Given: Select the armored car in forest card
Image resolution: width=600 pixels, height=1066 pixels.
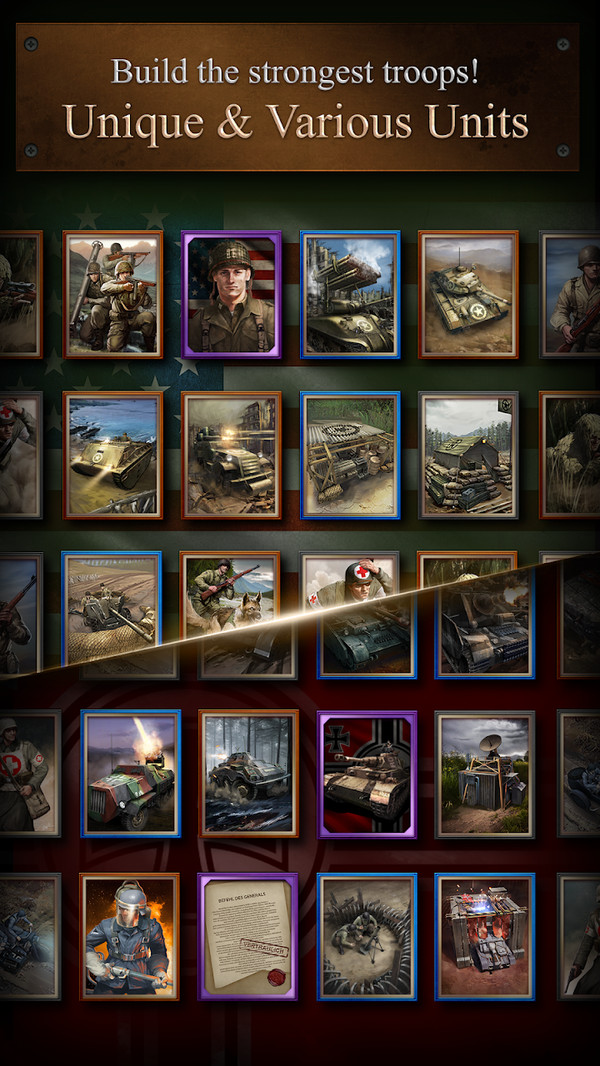Looking at the screenshot, I should click(x=249, y=773).
